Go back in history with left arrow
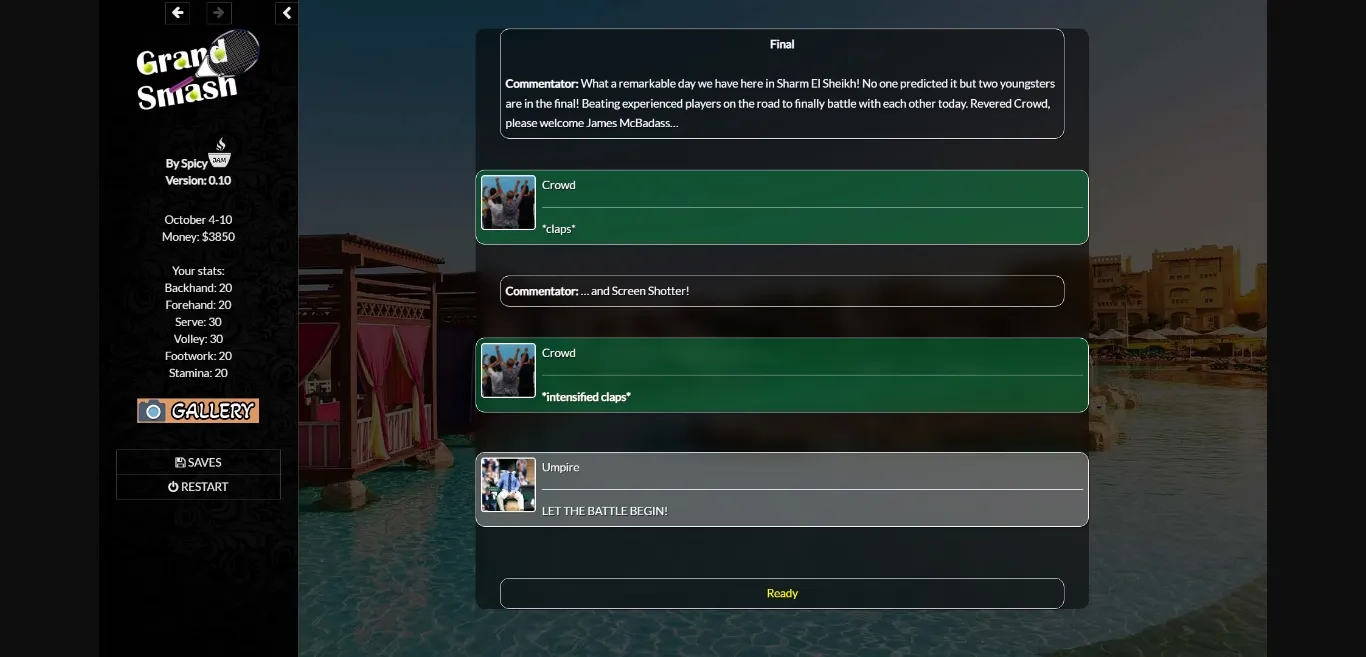 coord(178,13)
